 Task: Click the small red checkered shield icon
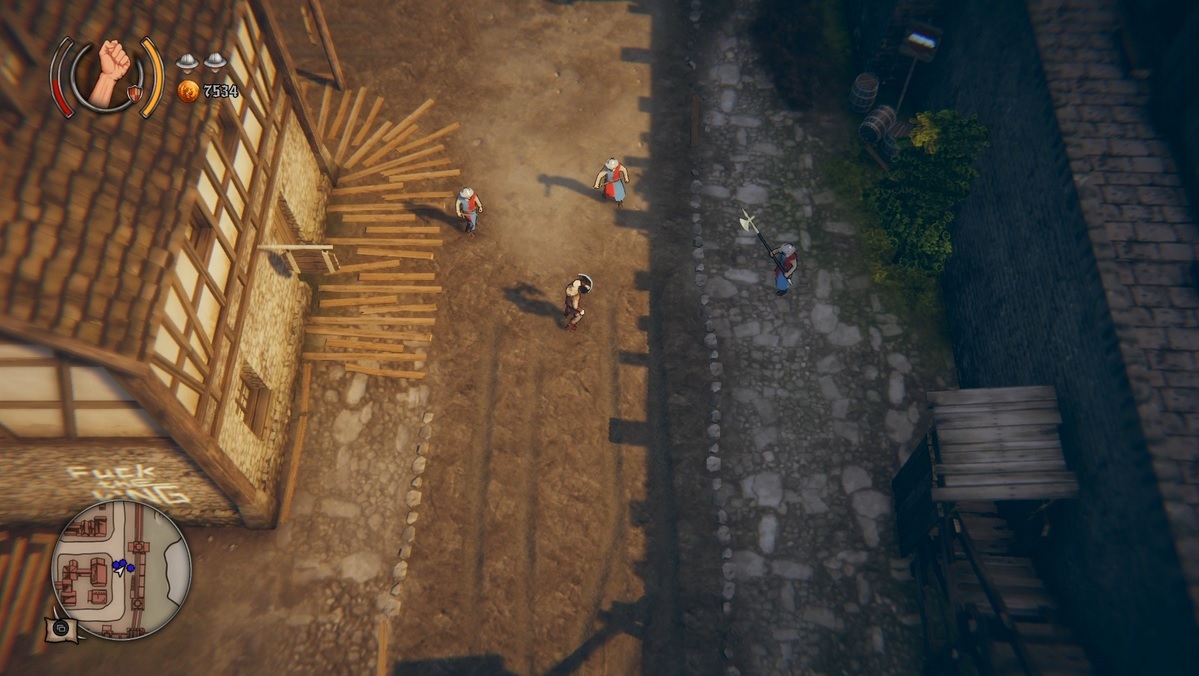coord(133,94)
